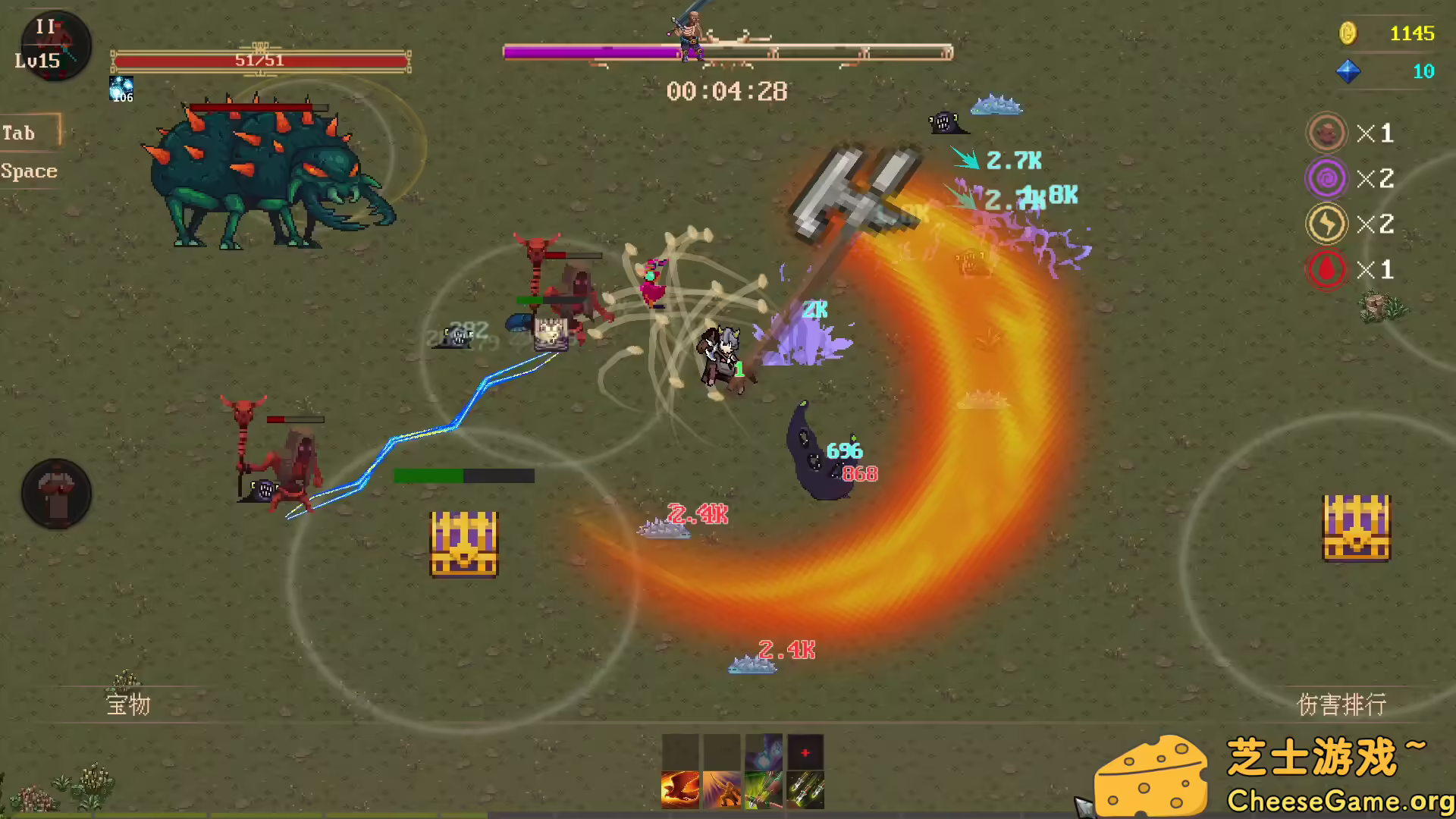
Task: Open the 伤害排行 damage ranking tab
Action: click(x=1341, y=705)
